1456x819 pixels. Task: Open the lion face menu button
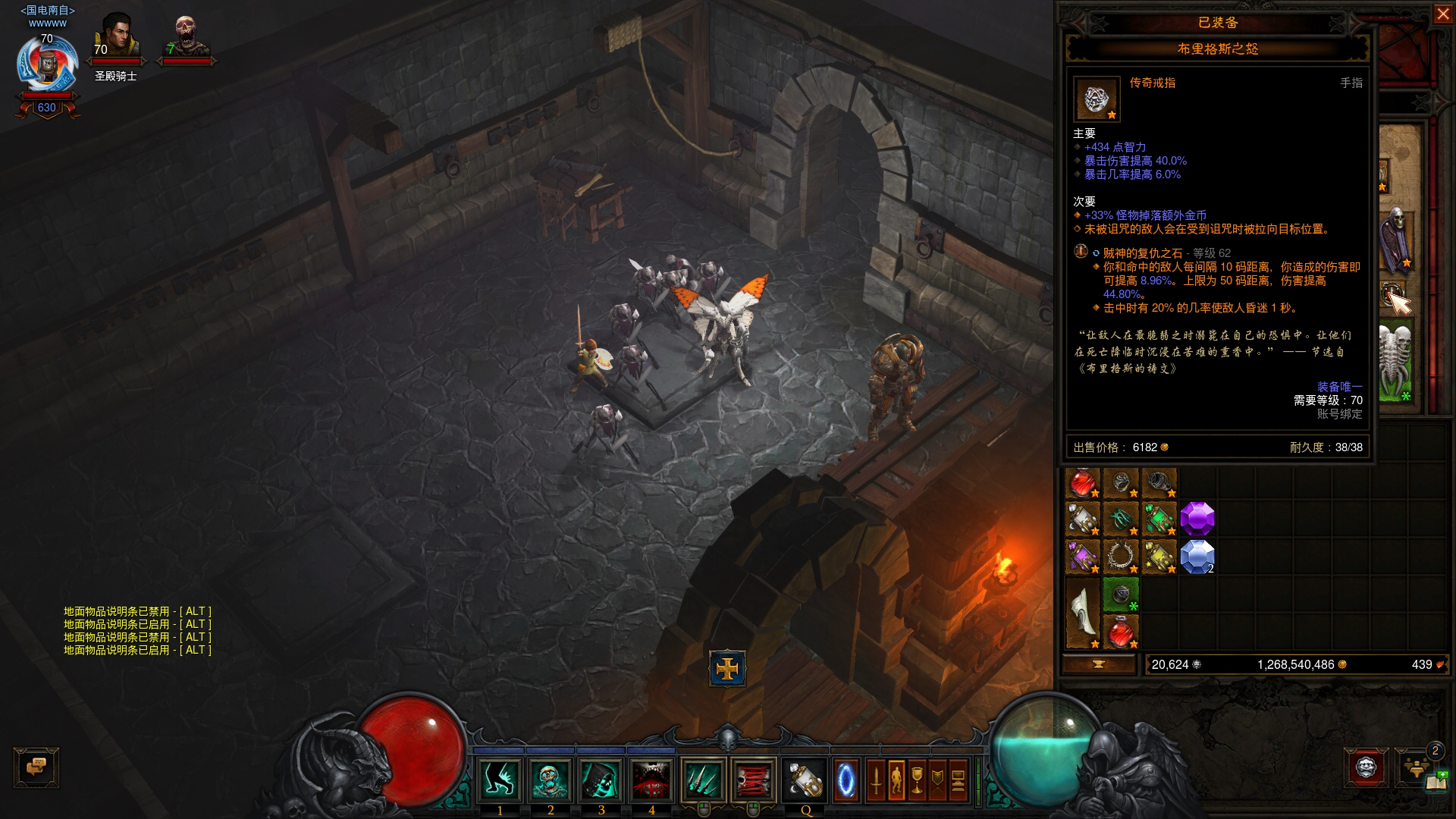click(1367, 767)
